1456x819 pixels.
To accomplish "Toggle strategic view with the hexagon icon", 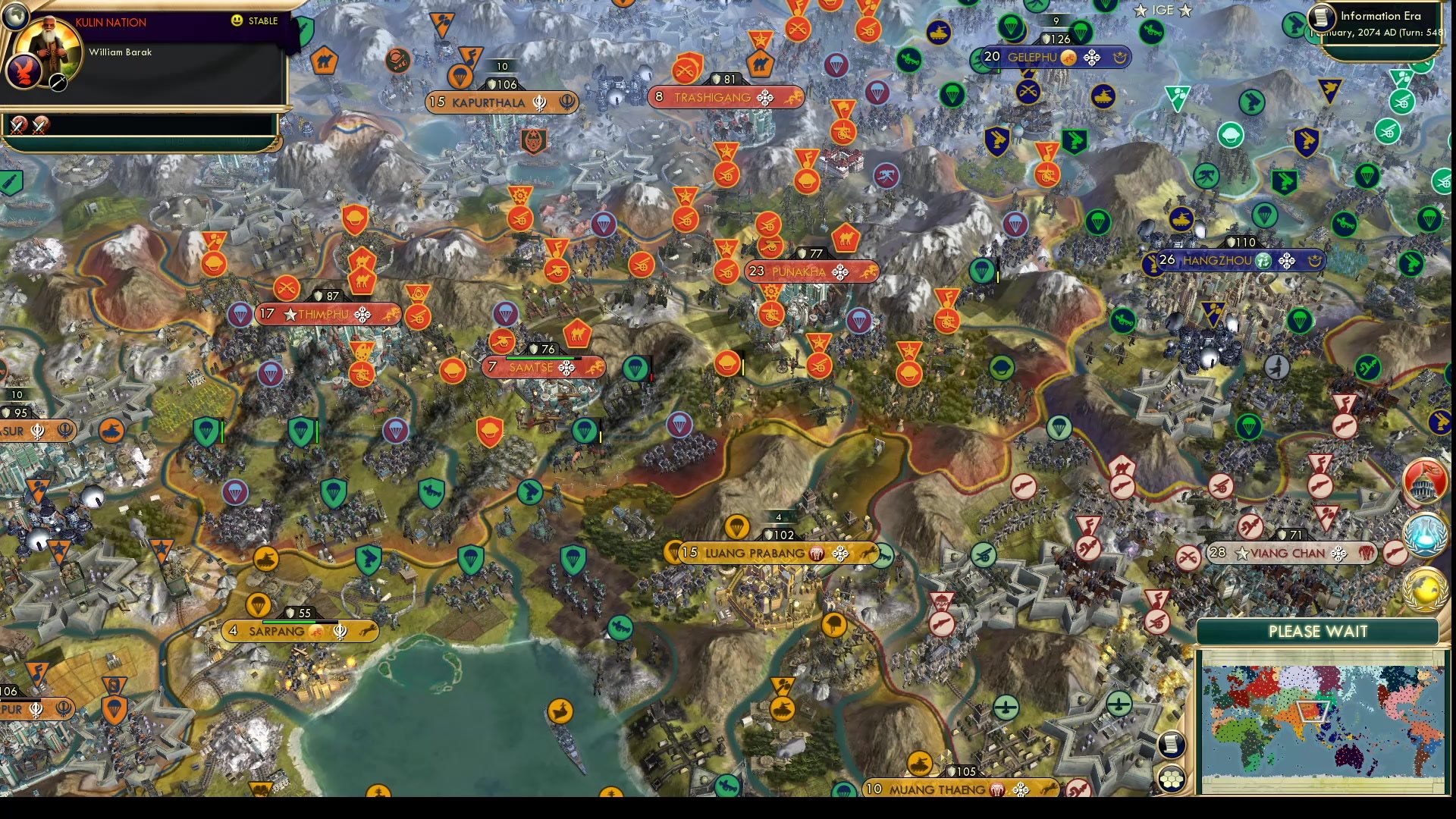I will click(1172, 777).
